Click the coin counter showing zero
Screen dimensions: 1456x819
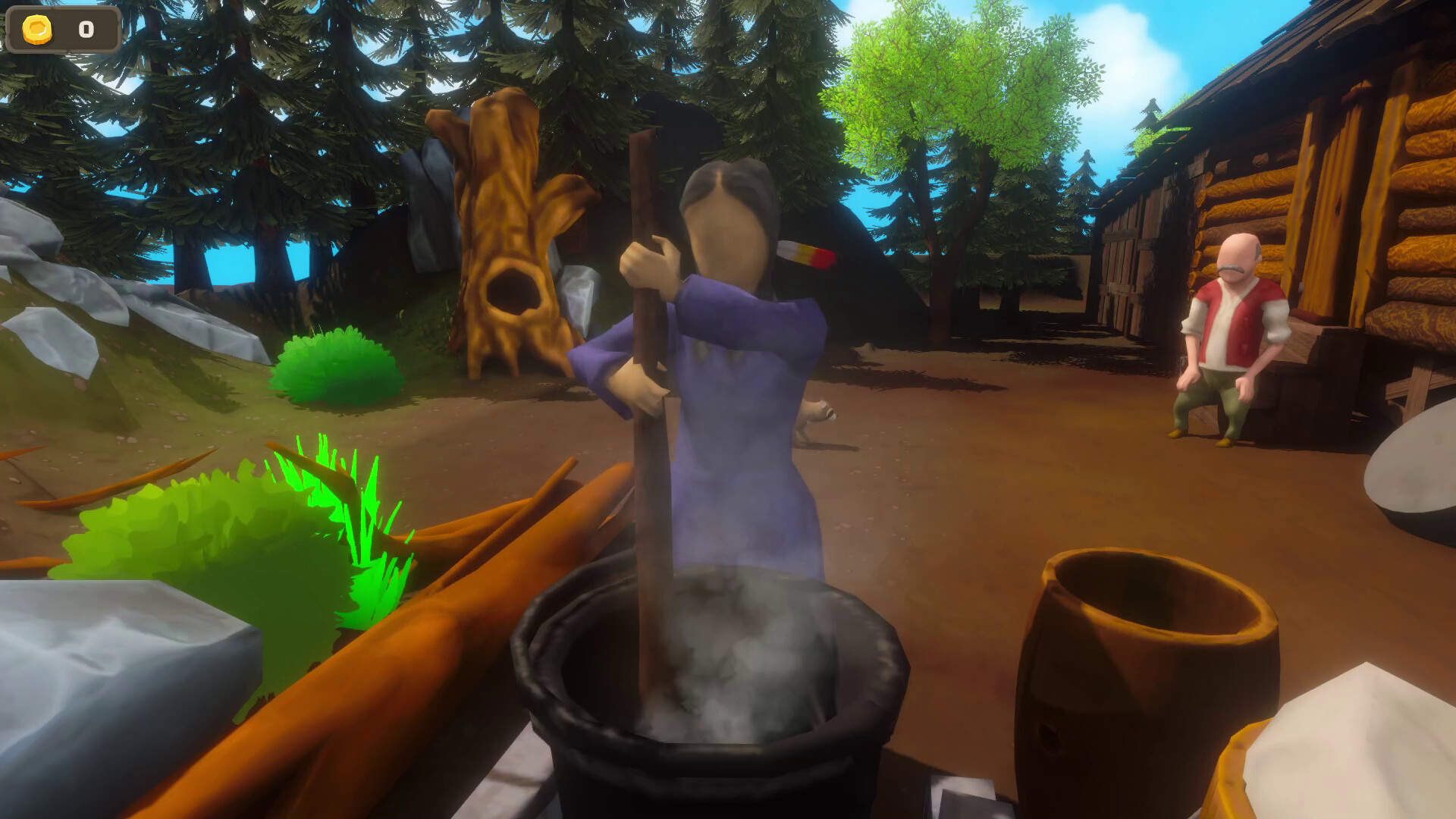click(x=85, y=28)
